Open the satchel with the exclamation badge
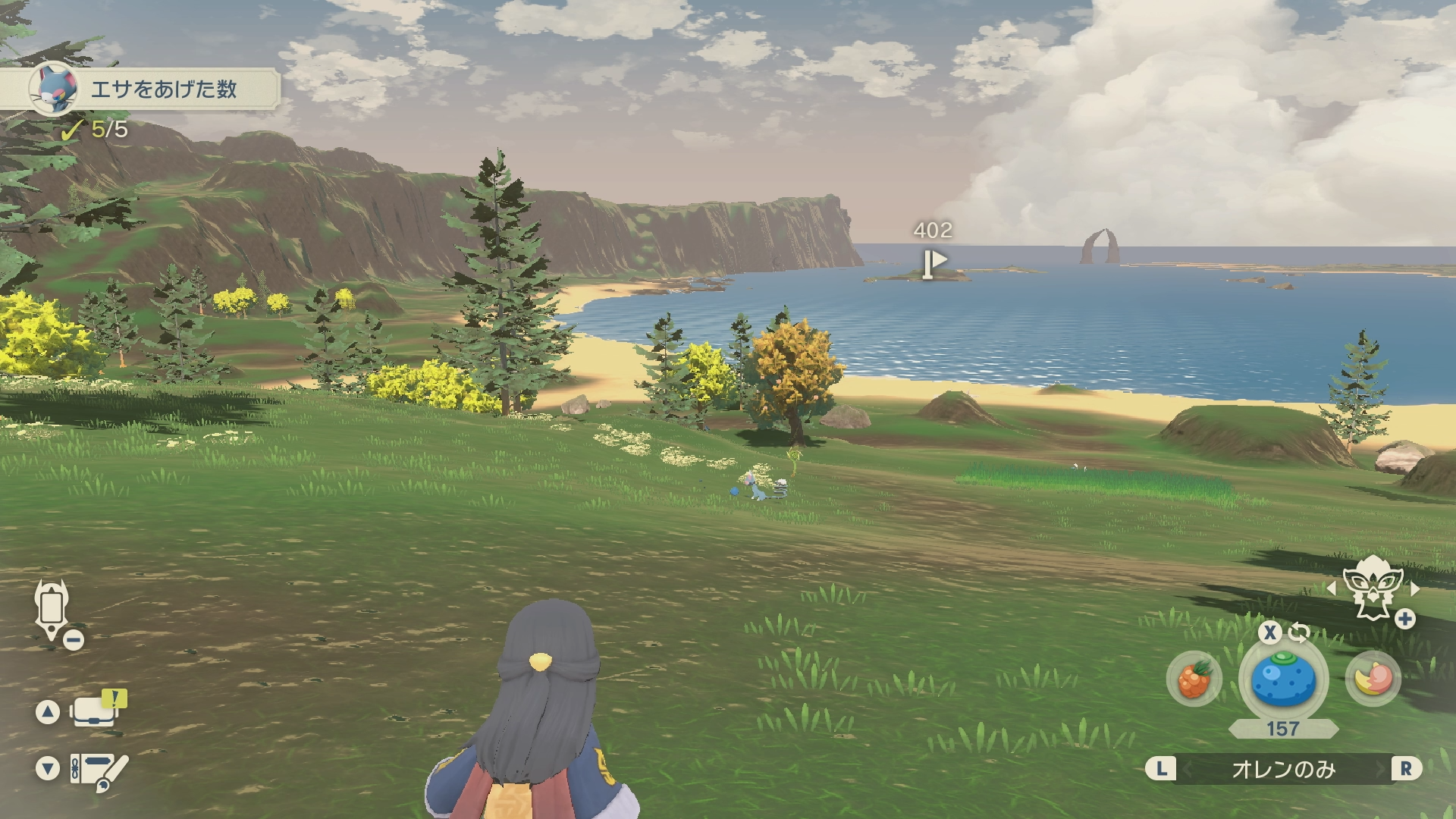This screenshot has height=819, width=1456. coord(96,711)
